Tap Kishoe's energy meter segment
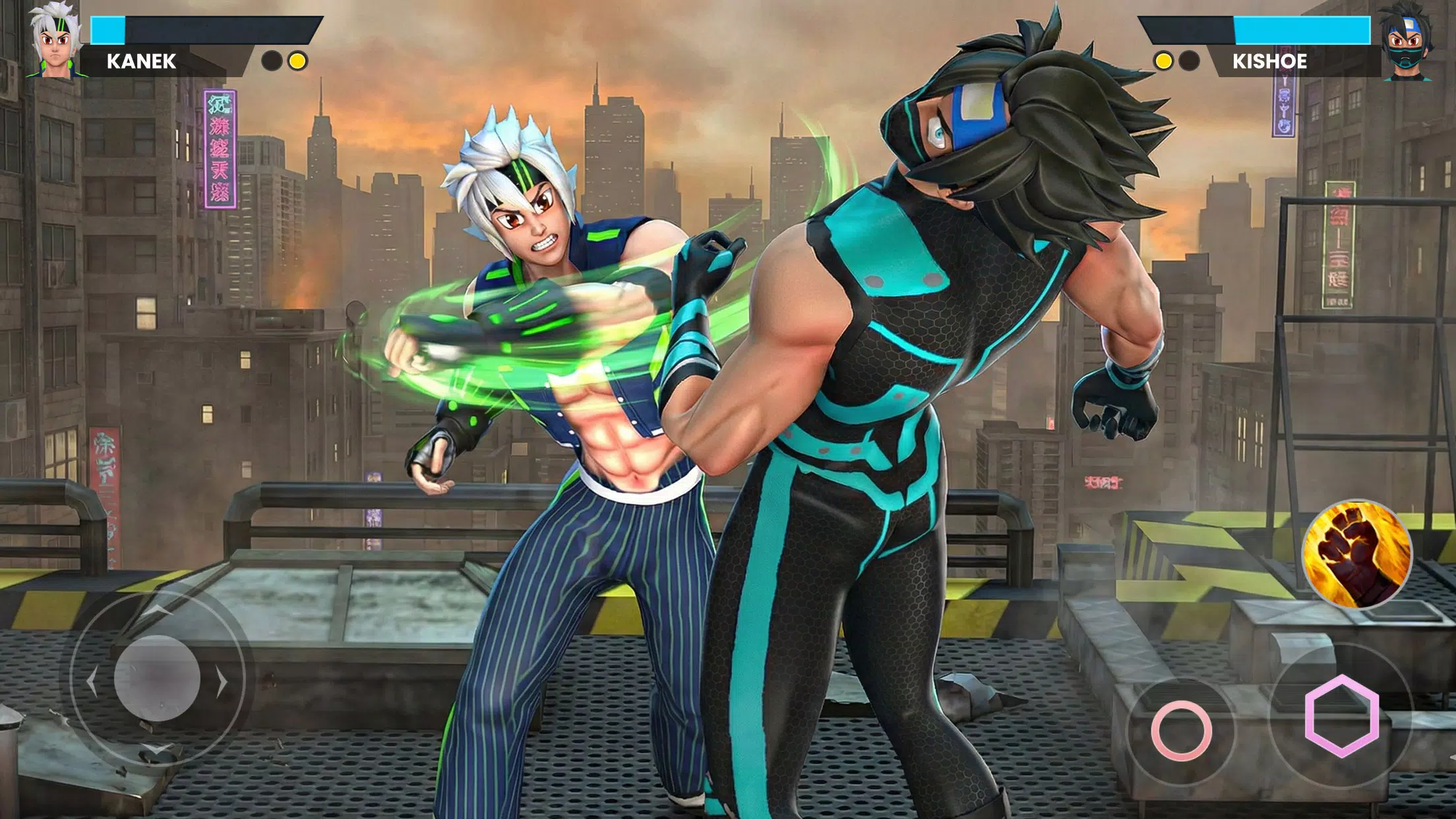The image size is (1456, 819). tap(1302, 30)
